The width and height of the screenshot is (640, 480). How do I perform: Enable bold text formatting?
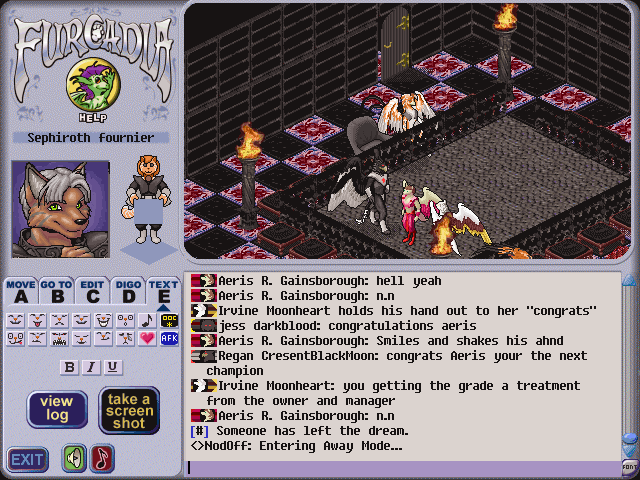[69, 367]
